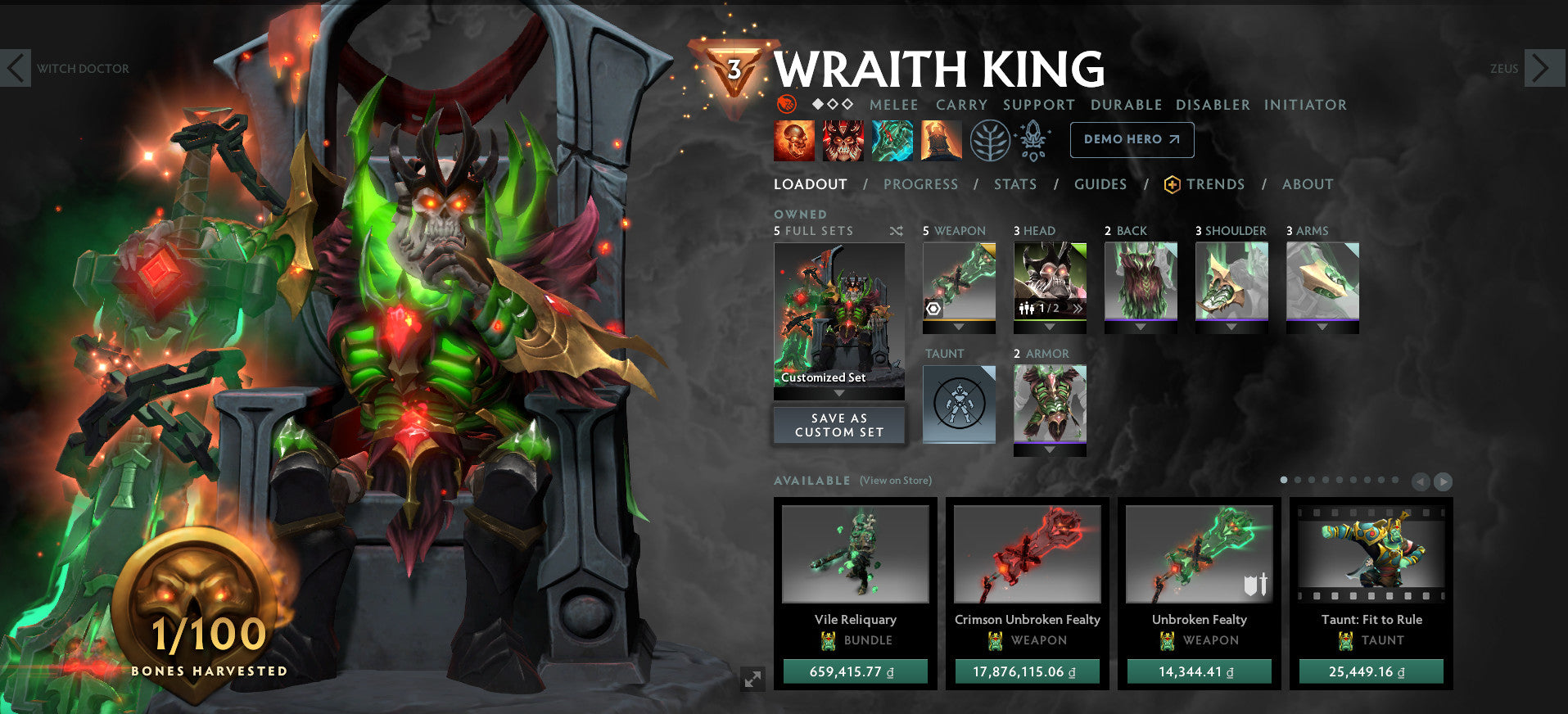Expand the SHOULDER slot dropdown arrow

click(1231, 325)
